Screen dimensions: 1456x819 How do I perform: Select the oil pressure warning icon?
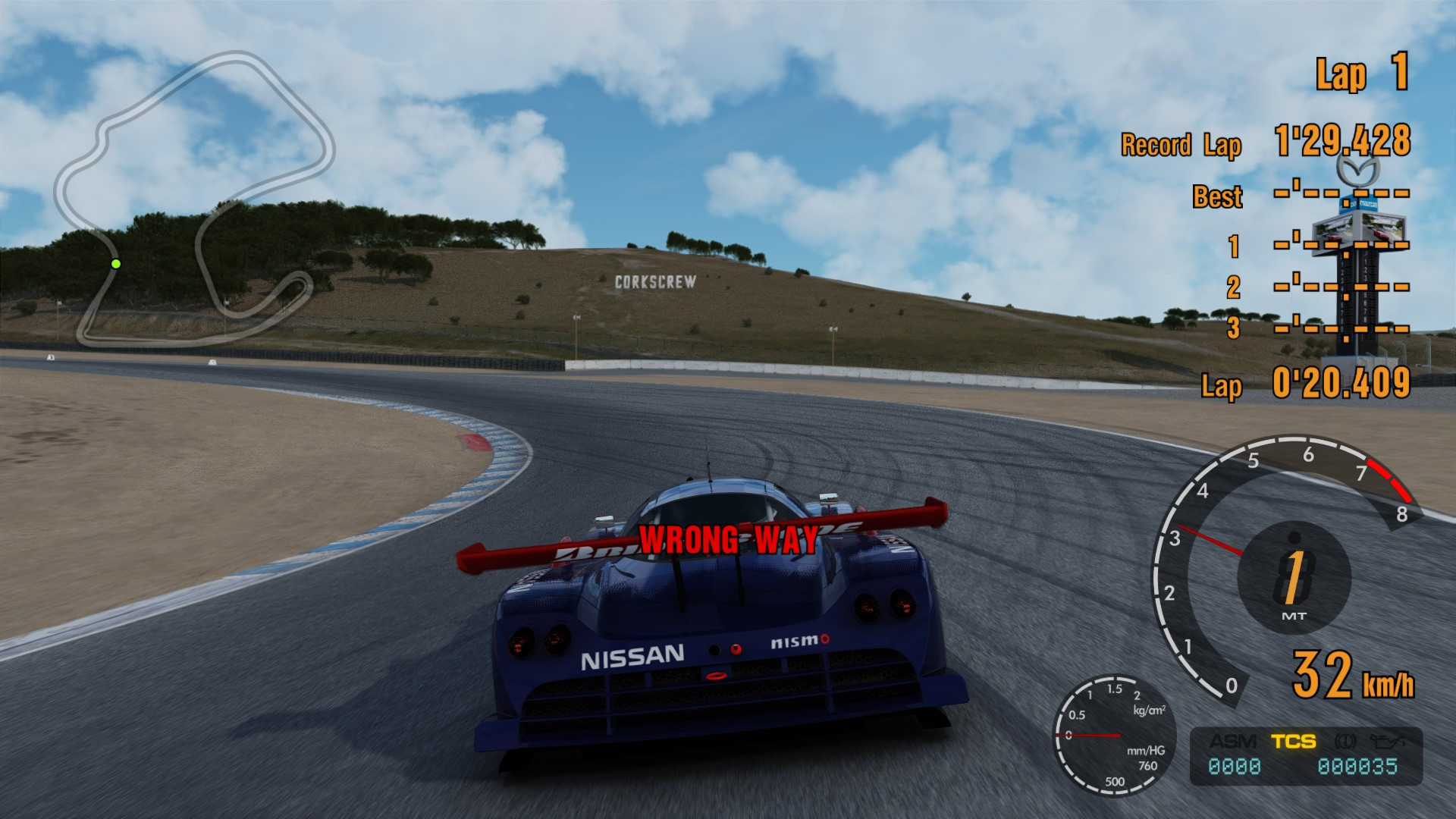click(1389, 741)
